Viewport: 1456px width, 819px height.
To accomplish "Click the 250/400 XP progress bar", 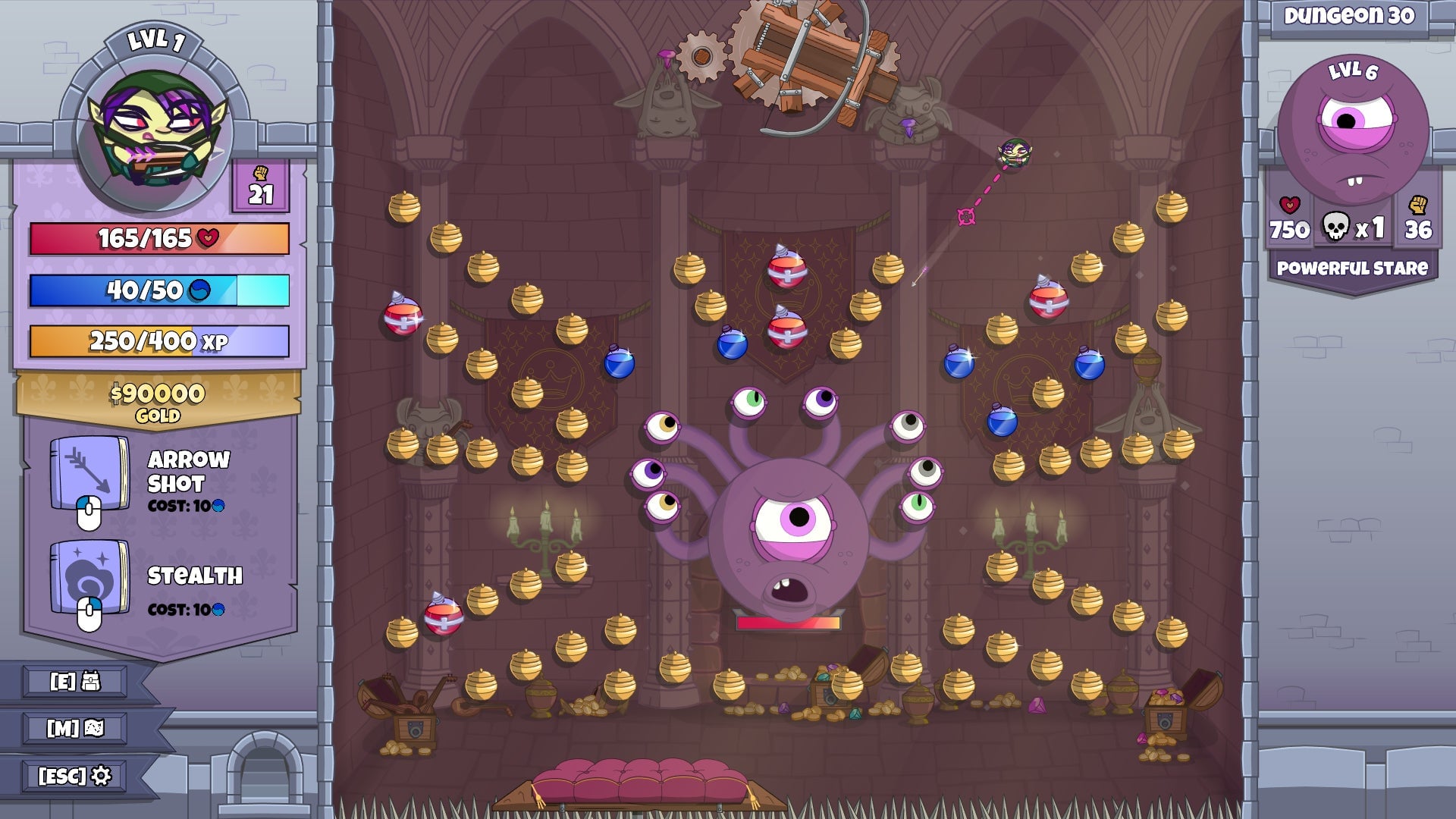I will (x=157, y=341).
